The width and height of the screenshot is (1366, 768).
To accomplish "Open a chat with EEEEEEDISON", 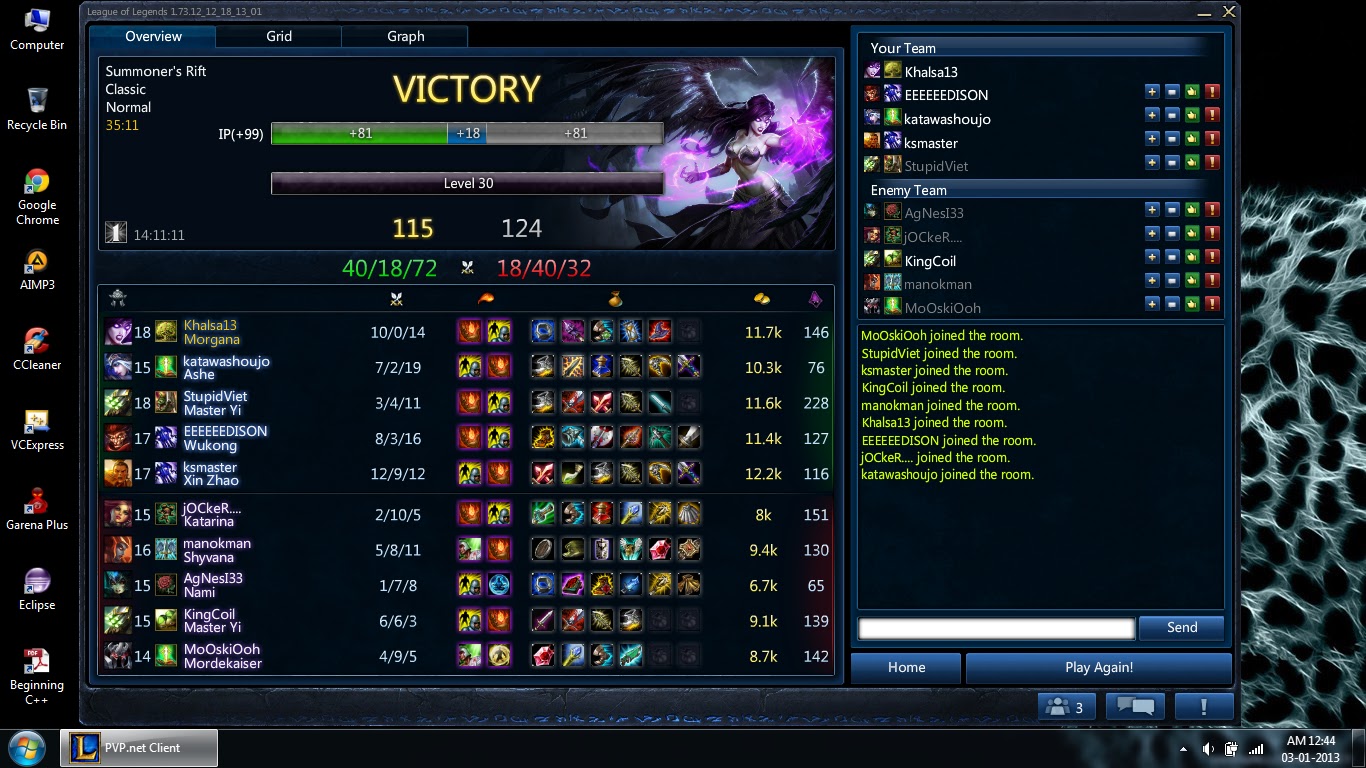I will click(1172, 91).
